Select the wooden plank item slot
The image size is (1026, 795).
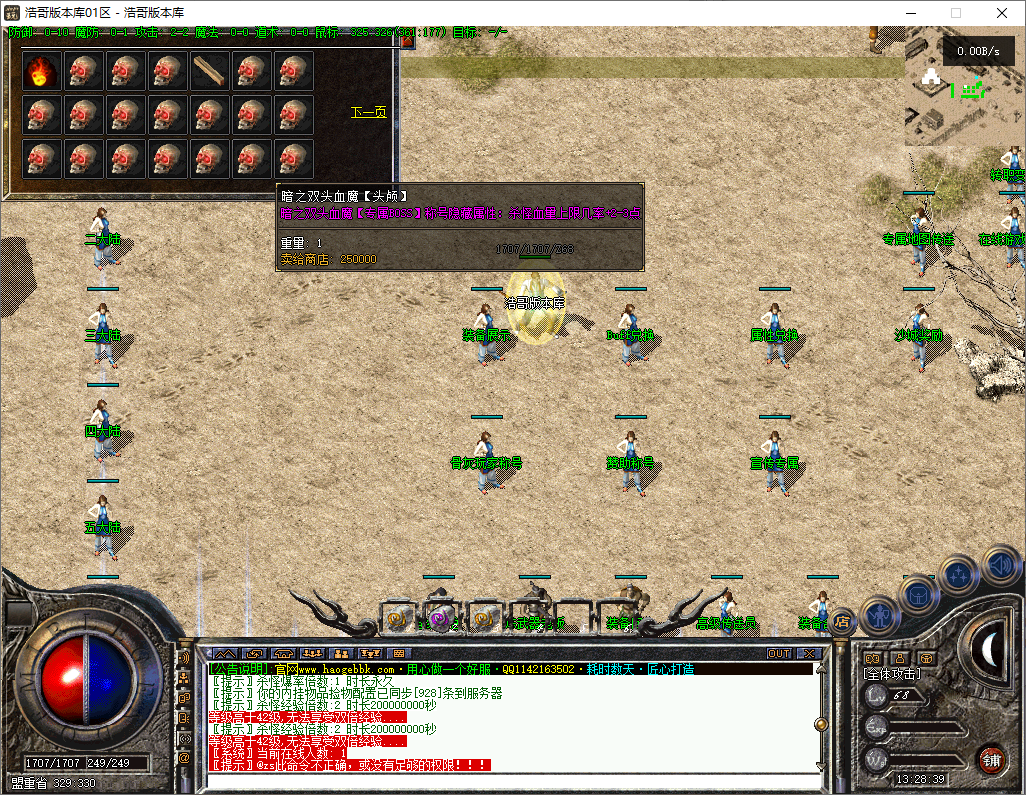(x=210, y=70)
